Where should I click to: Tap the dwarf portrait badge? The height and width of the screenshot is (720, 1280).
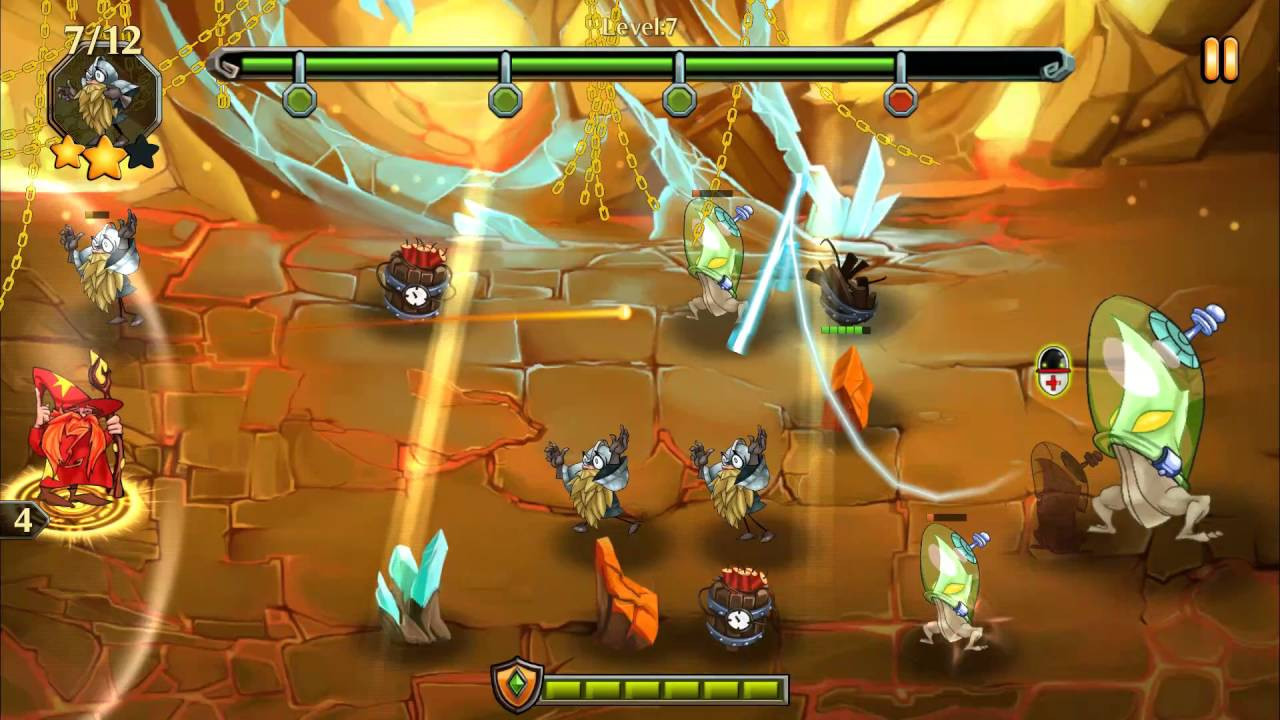pos(104,95)
